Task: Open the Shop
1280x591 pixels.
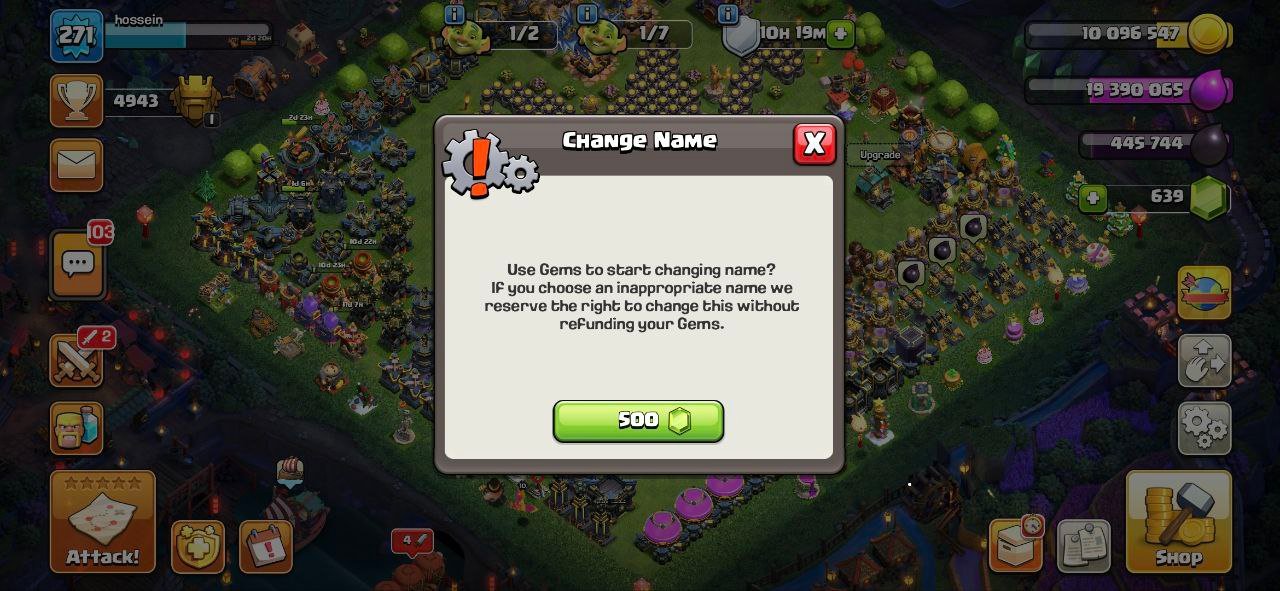Action: (1178, 522)
